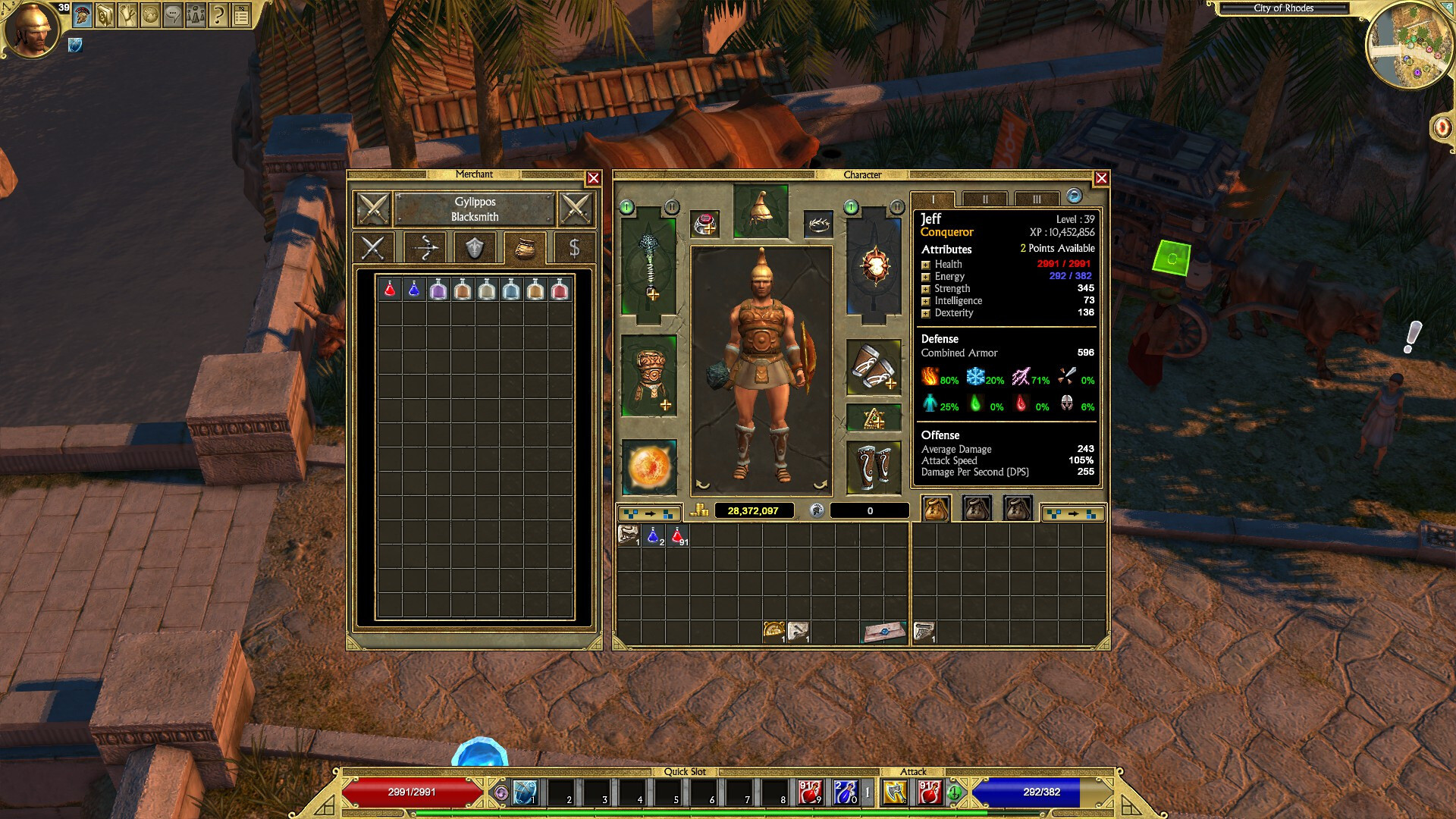Select the equipped helmet slot
Image resolution: width=1456 pixels, height=819 pixels.
761,210
